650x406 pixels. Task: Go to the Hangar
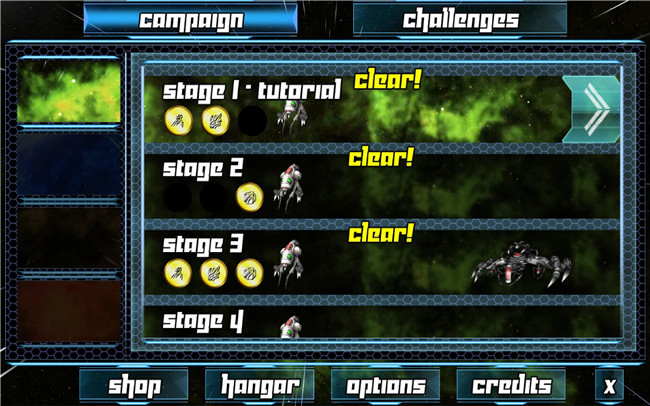click(259, 386)
